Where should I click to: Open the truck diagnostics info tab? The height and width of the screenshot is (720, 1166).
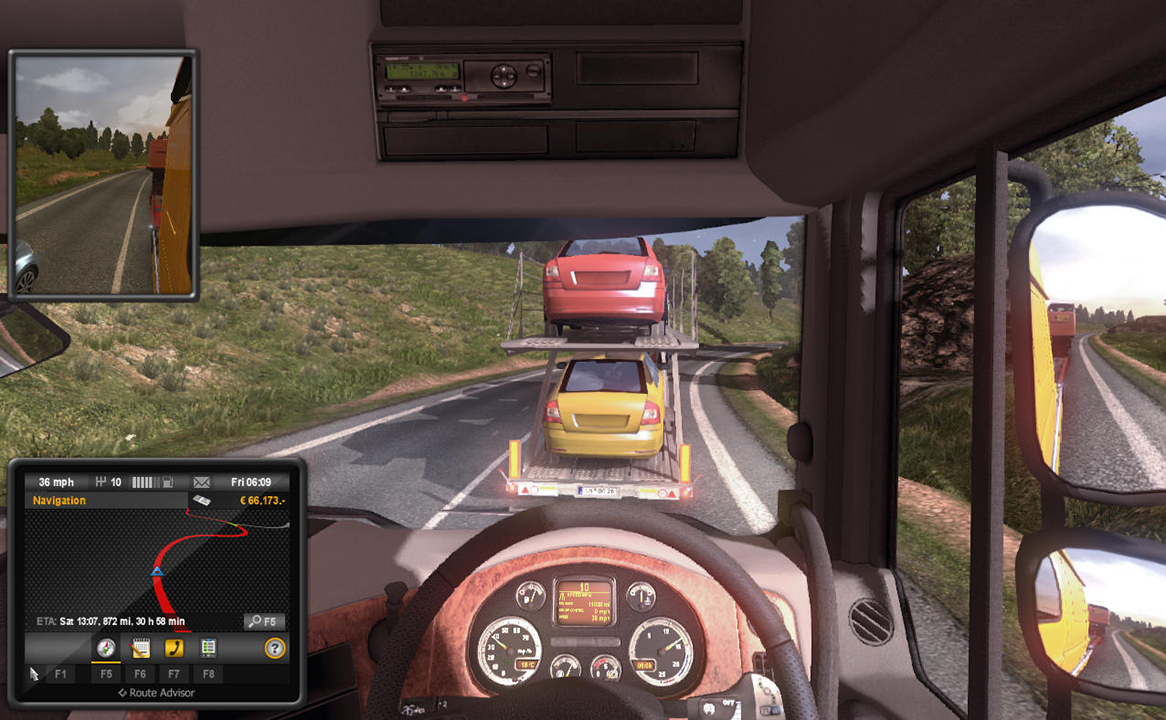pos(208,648)
